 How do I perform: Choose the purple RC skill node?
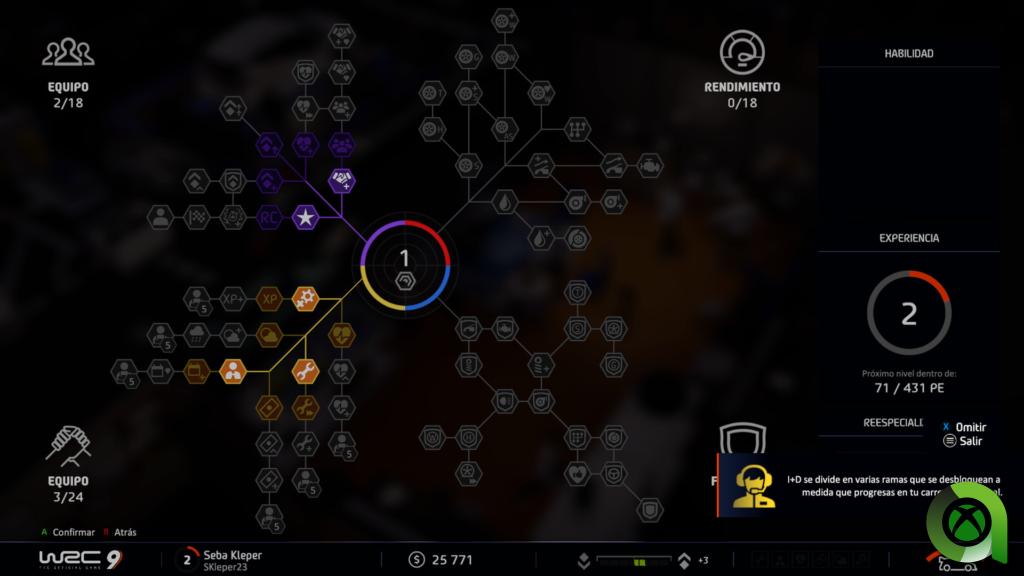(268, 216)
